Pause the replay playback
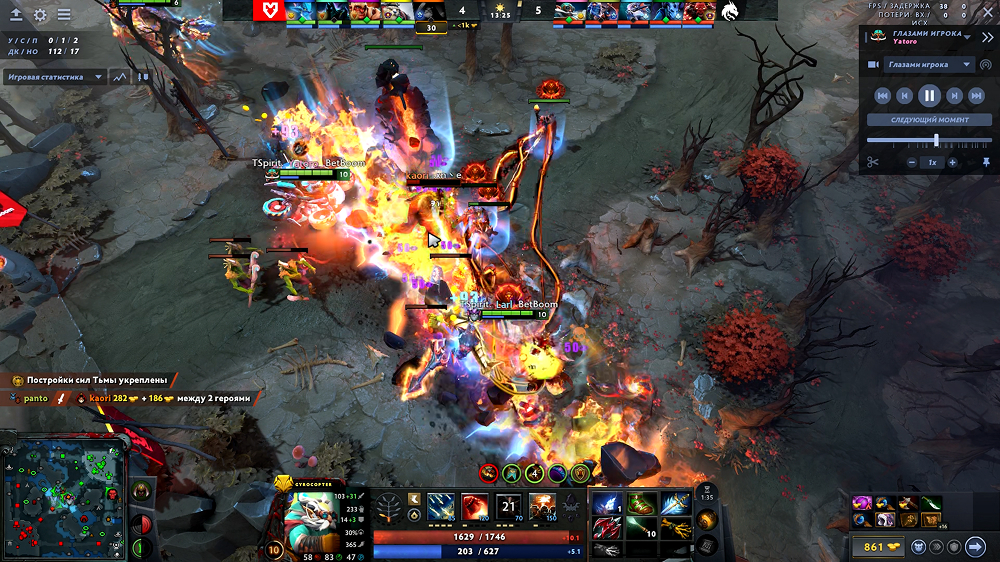Image resolution: width=1000 pixels, height=562 pixels. [929, 96]
